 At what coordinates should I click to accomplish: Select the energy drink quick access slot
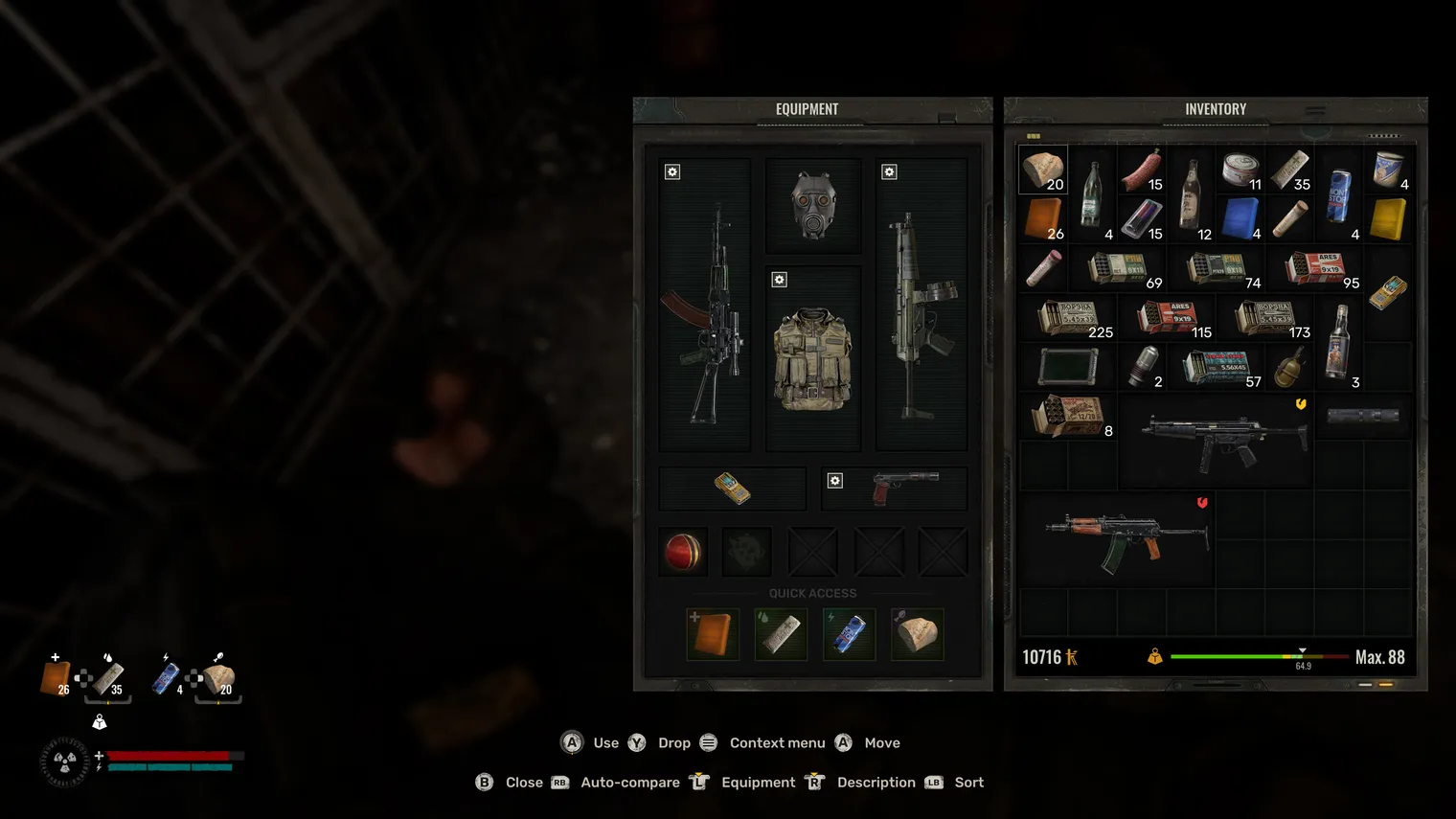pos(849,634)
